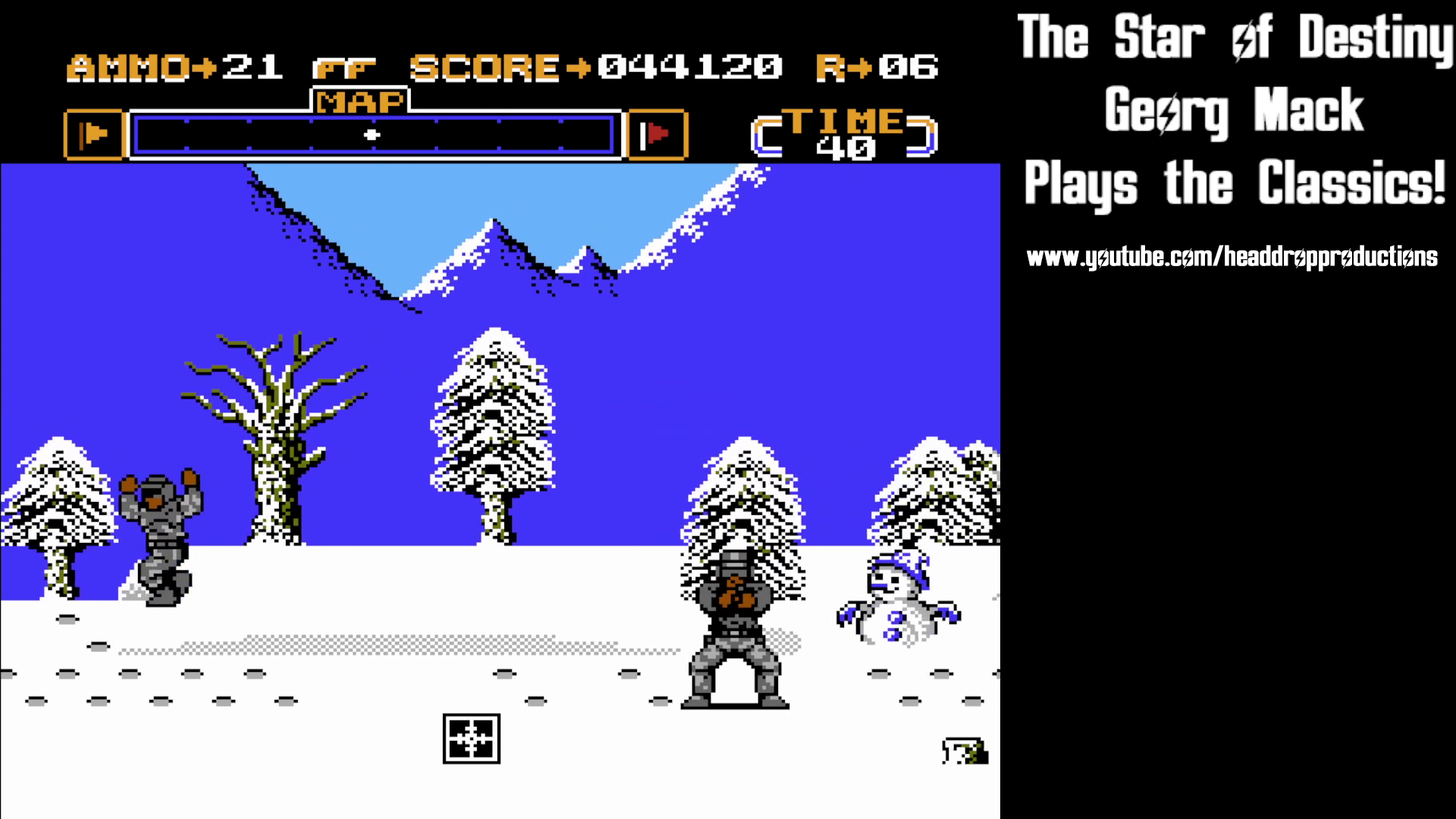Click the SCORE arrow indicator
Screen dimensions: 1456x819
[x=579, y=67]
